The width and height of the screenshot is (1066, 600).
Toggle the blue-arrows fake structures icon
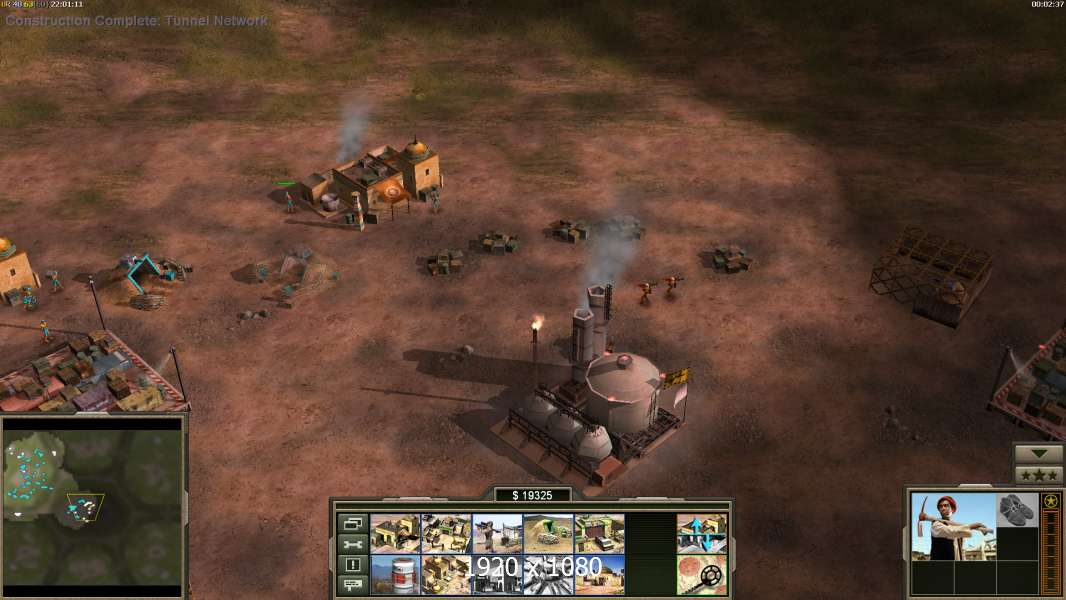702,533
